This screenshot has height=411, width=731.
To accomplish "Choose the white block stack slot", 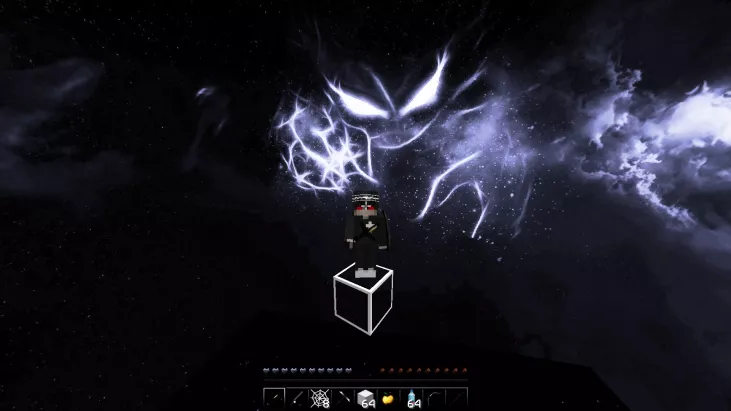I will pos(366,398).
